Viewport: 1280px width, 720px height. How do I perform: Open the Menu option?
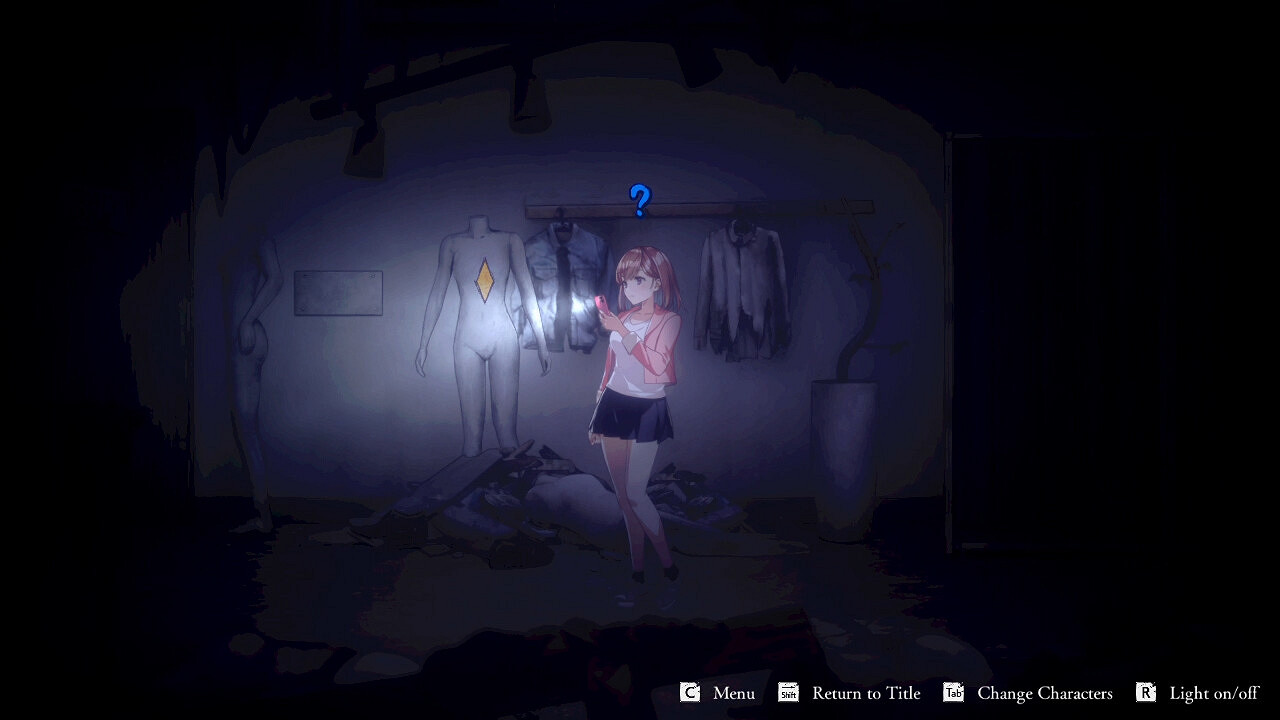tap(733, 692)
